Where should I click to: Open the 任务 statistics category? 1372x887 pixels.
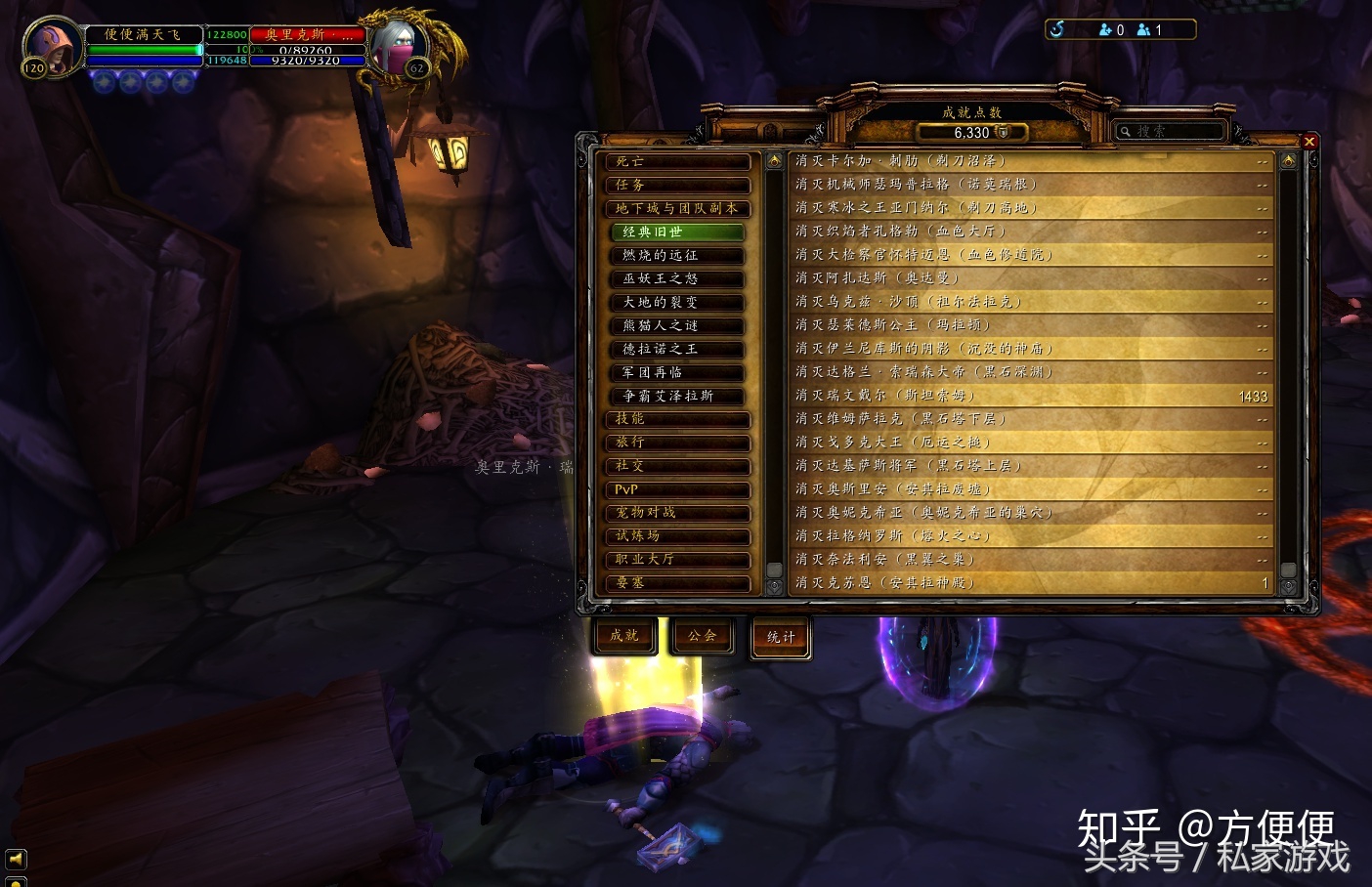pyautogui.click(x=678, y=186)
